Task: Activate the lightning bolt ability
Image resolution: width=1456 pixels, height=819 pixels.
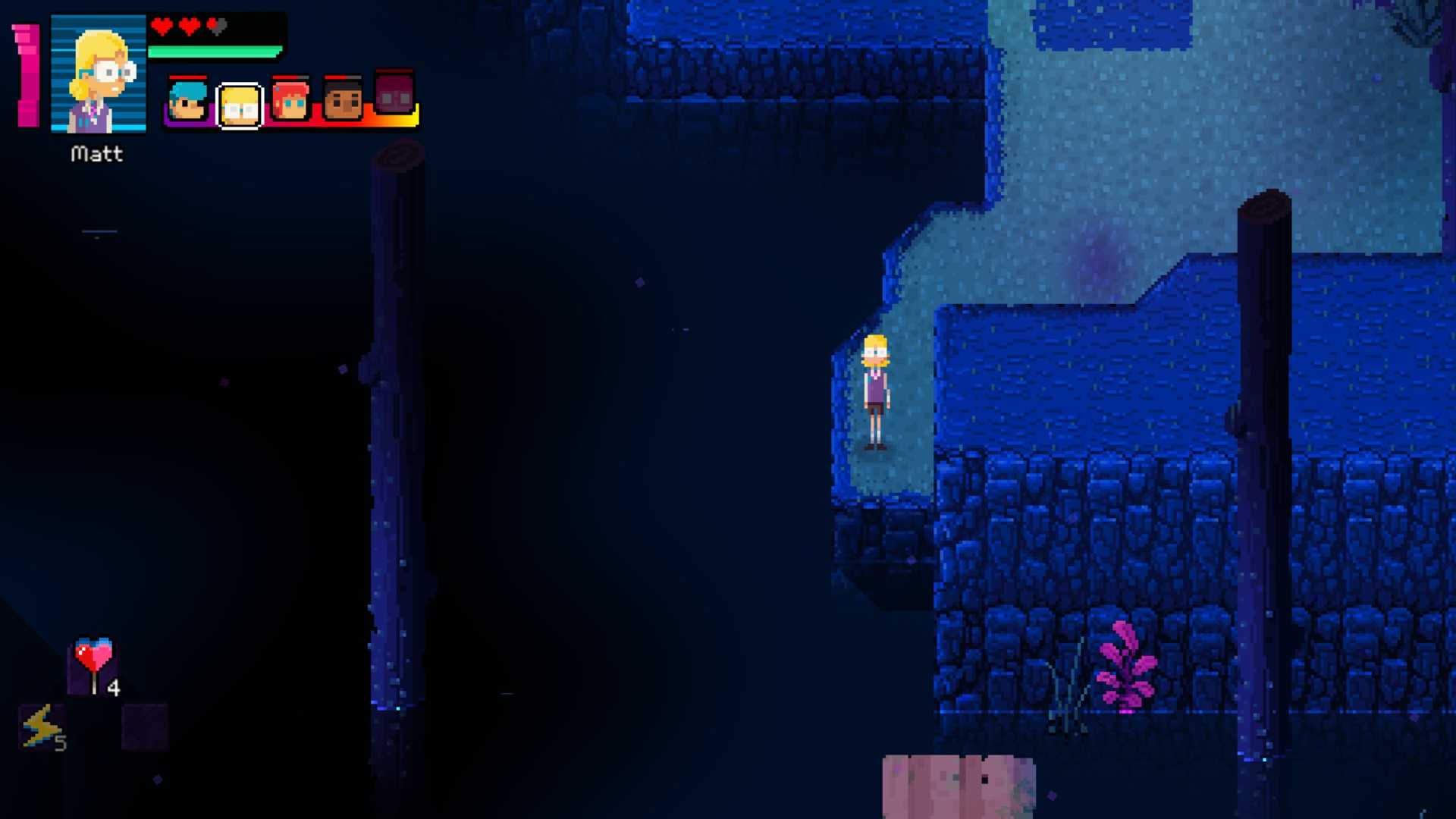Action: tap(41, 726)
